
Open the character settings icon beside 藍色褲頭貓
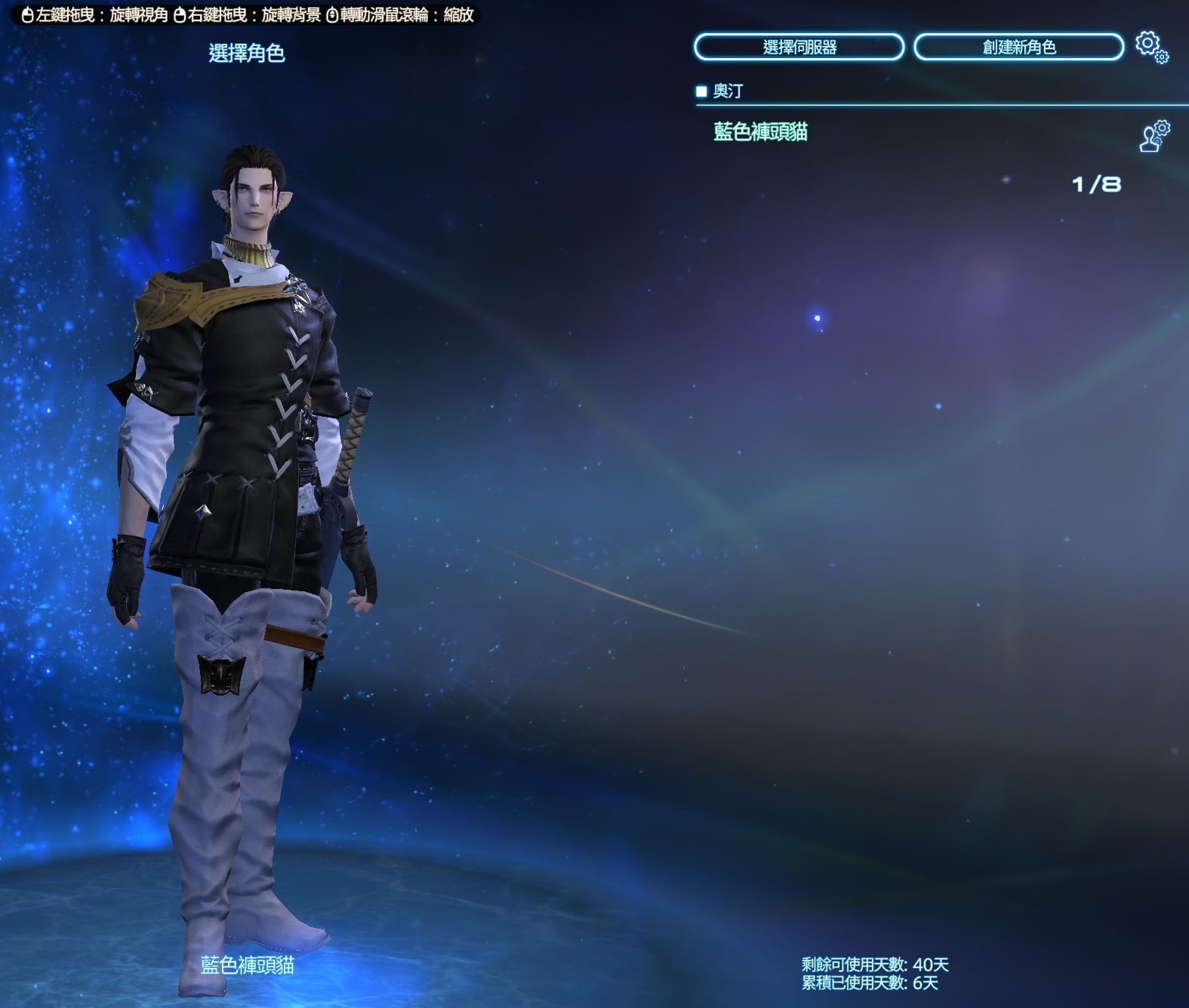(x=1154, y=136)
